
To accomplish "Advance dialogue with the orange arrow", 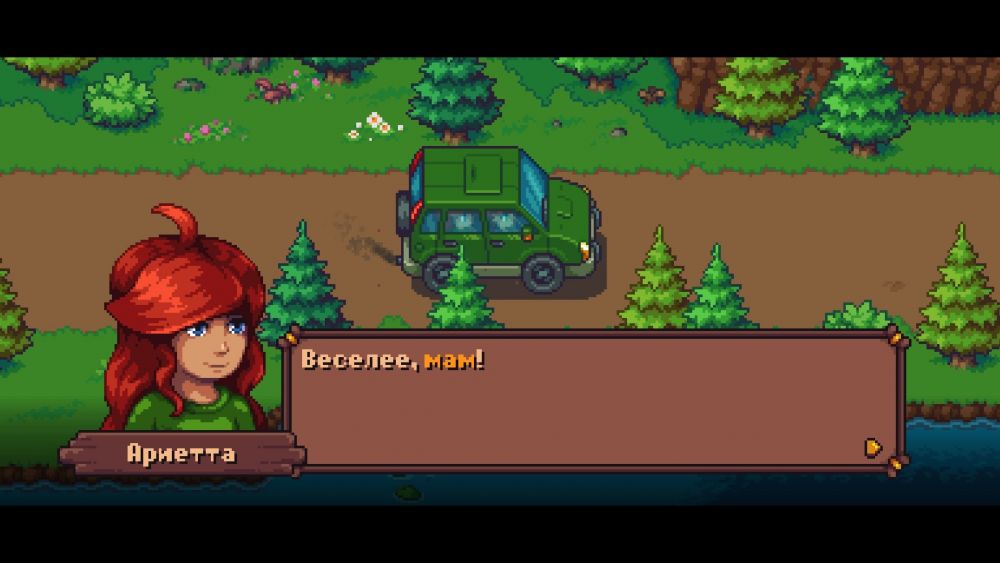I will click(873, 447).
